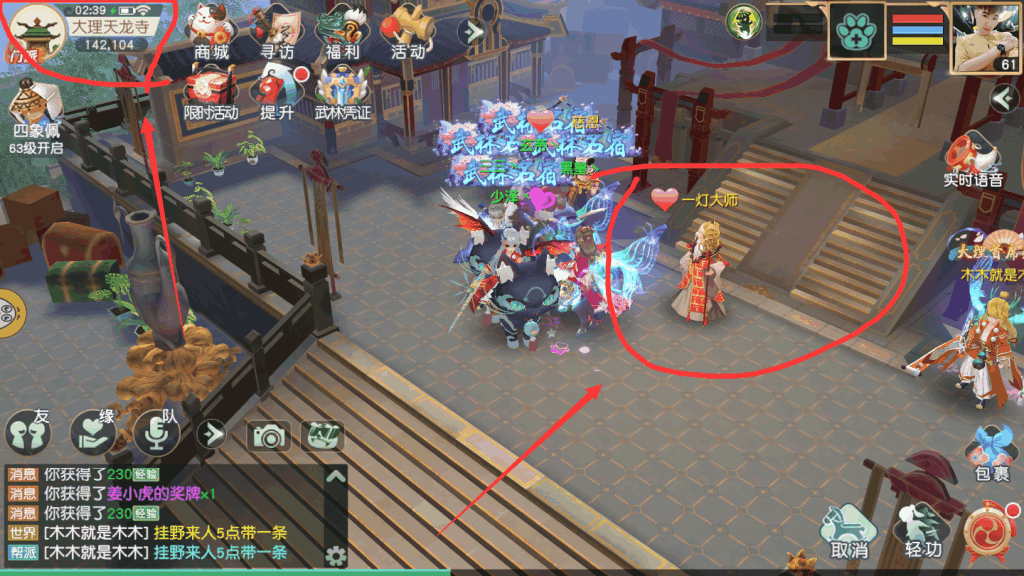Collapse the top menu with the arrow button

(470, 31)
